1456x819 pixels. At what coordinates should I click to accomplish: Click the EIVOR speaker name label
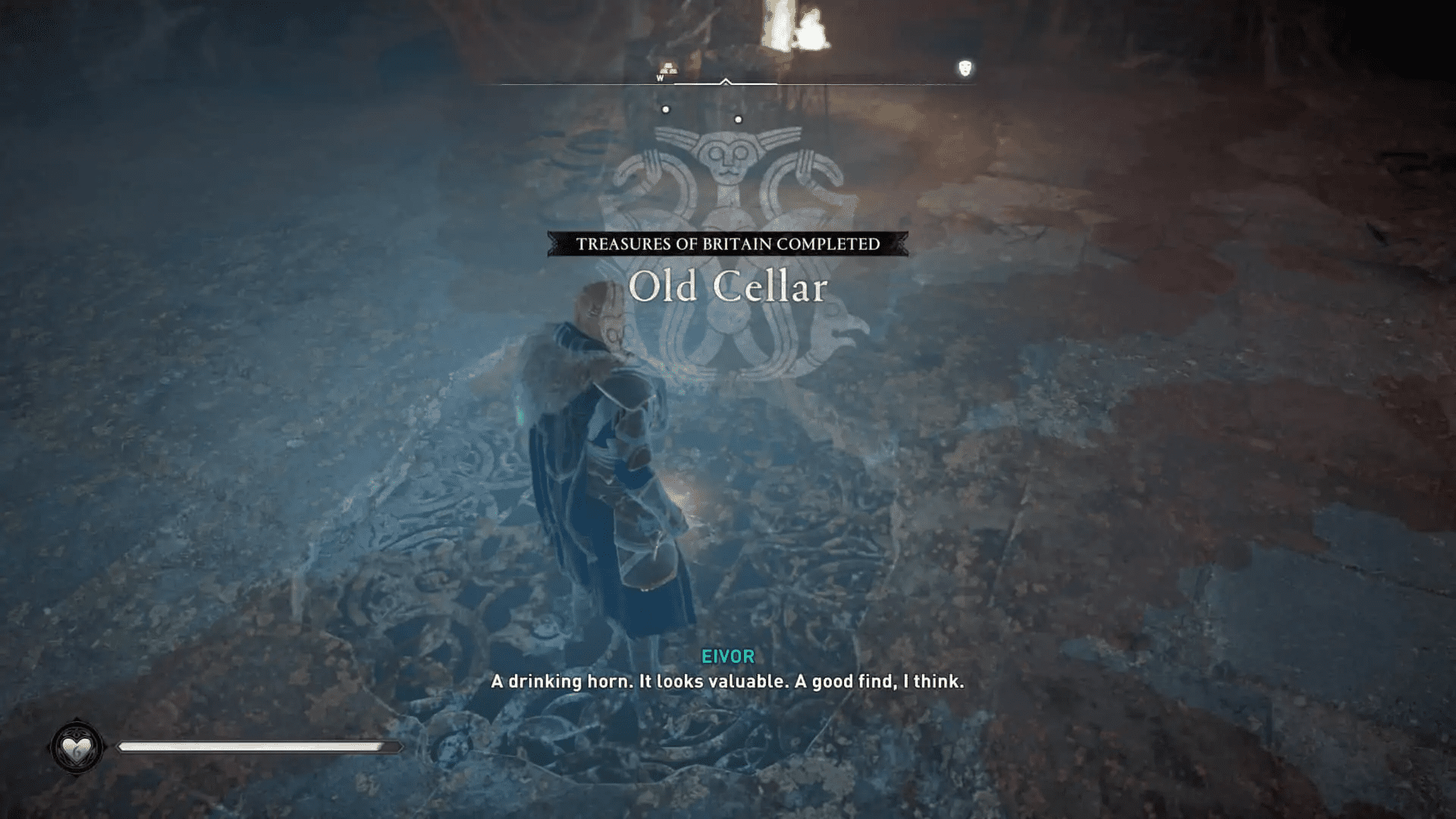click(x=726, y=657)
